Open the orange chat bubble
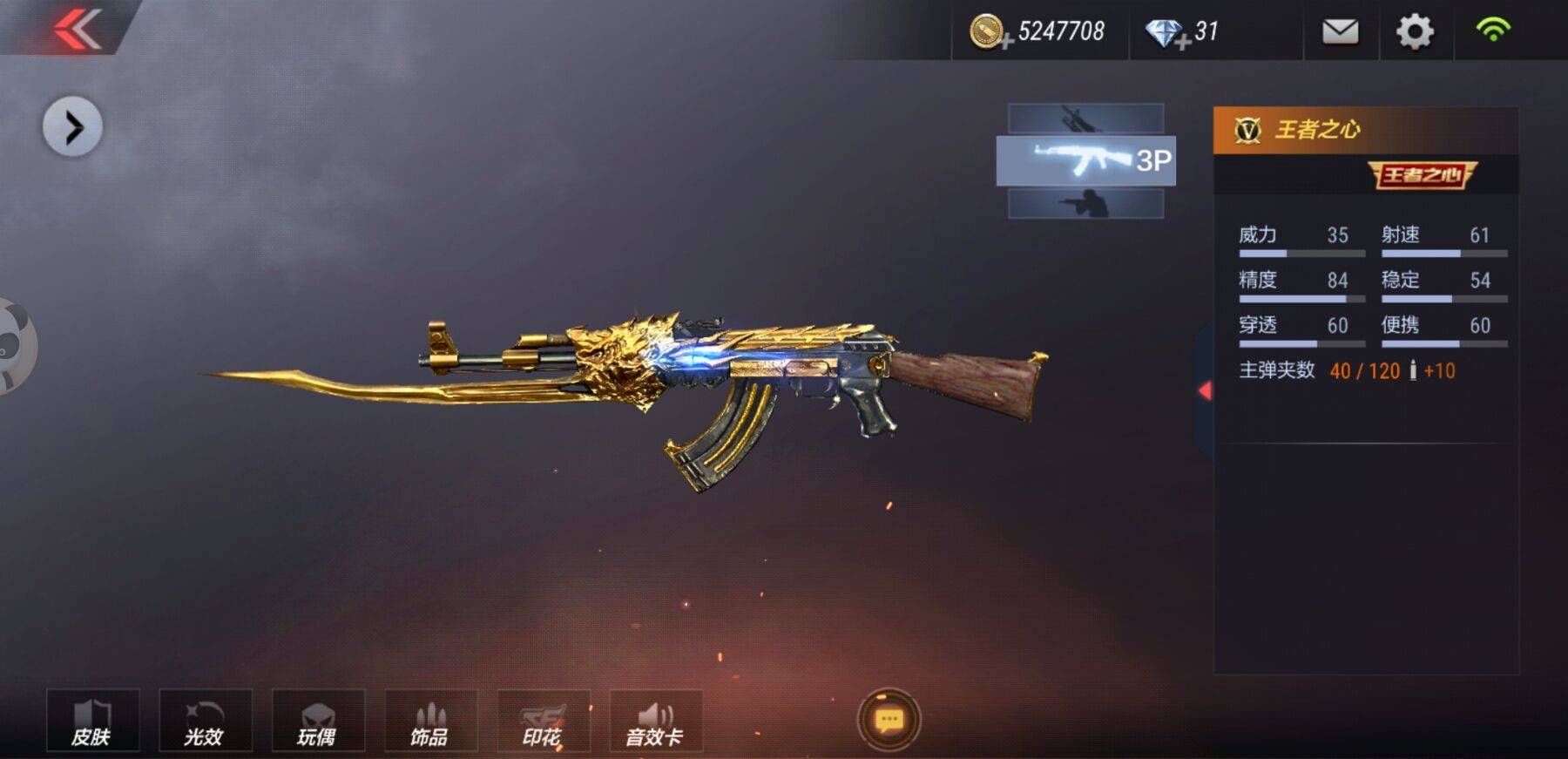 tap(889, 720)
